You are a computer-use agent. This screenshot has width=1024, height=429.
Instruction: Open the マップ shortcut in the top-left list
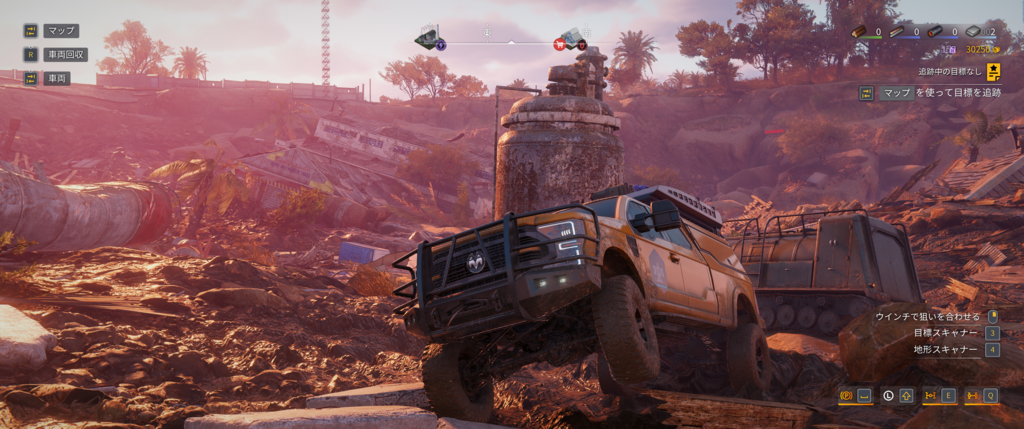(x=61, y=31)
